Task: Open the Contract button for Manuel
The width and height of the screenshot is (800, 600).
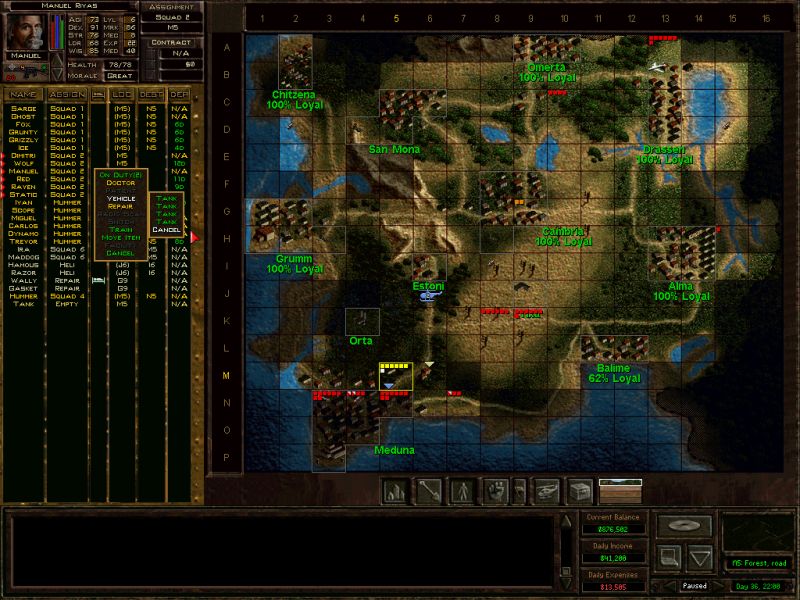Action: 170,42
